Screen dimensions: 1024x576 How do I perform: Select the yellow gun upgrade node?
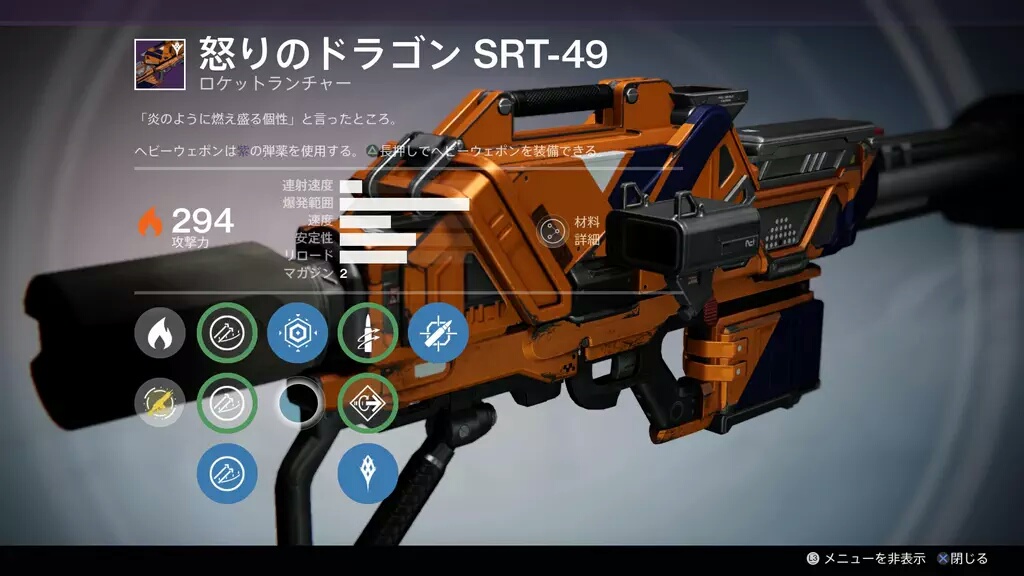[160, 403]
